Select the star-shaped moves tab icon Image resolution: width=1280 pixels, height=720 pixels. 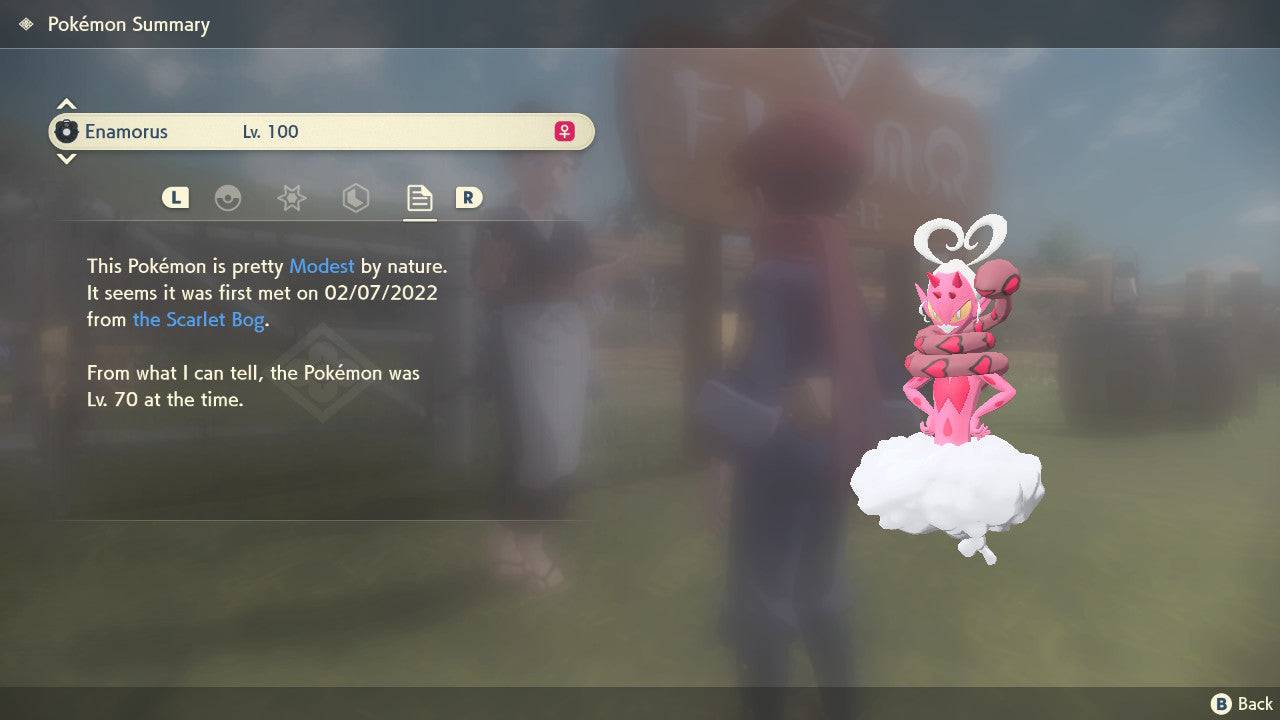click(291, 198)
